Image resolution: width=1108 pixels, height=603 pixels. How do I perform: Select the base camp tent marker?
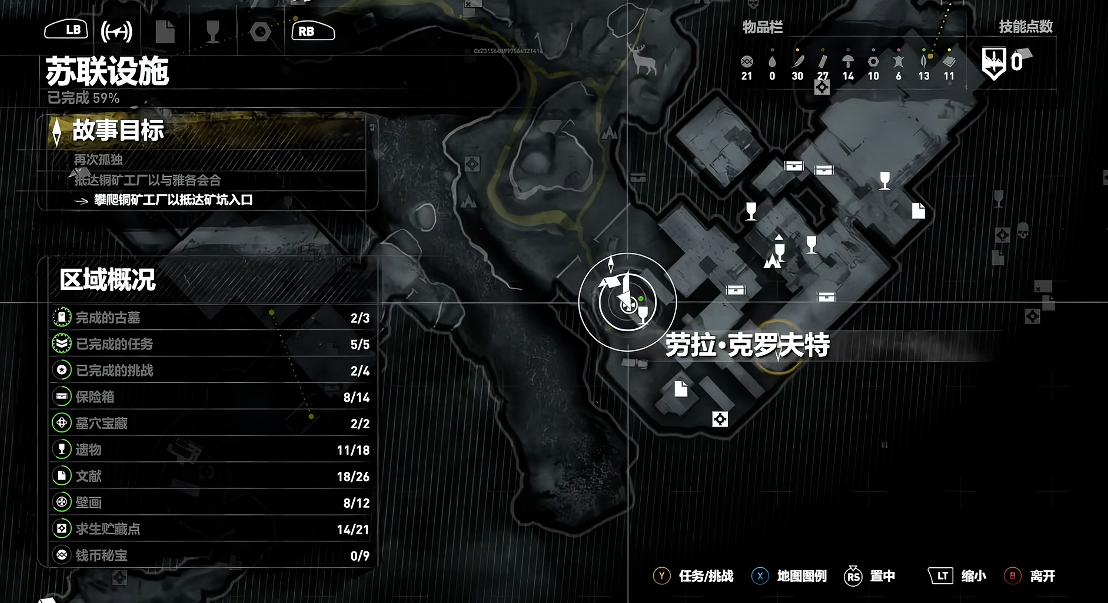[772, 261]
